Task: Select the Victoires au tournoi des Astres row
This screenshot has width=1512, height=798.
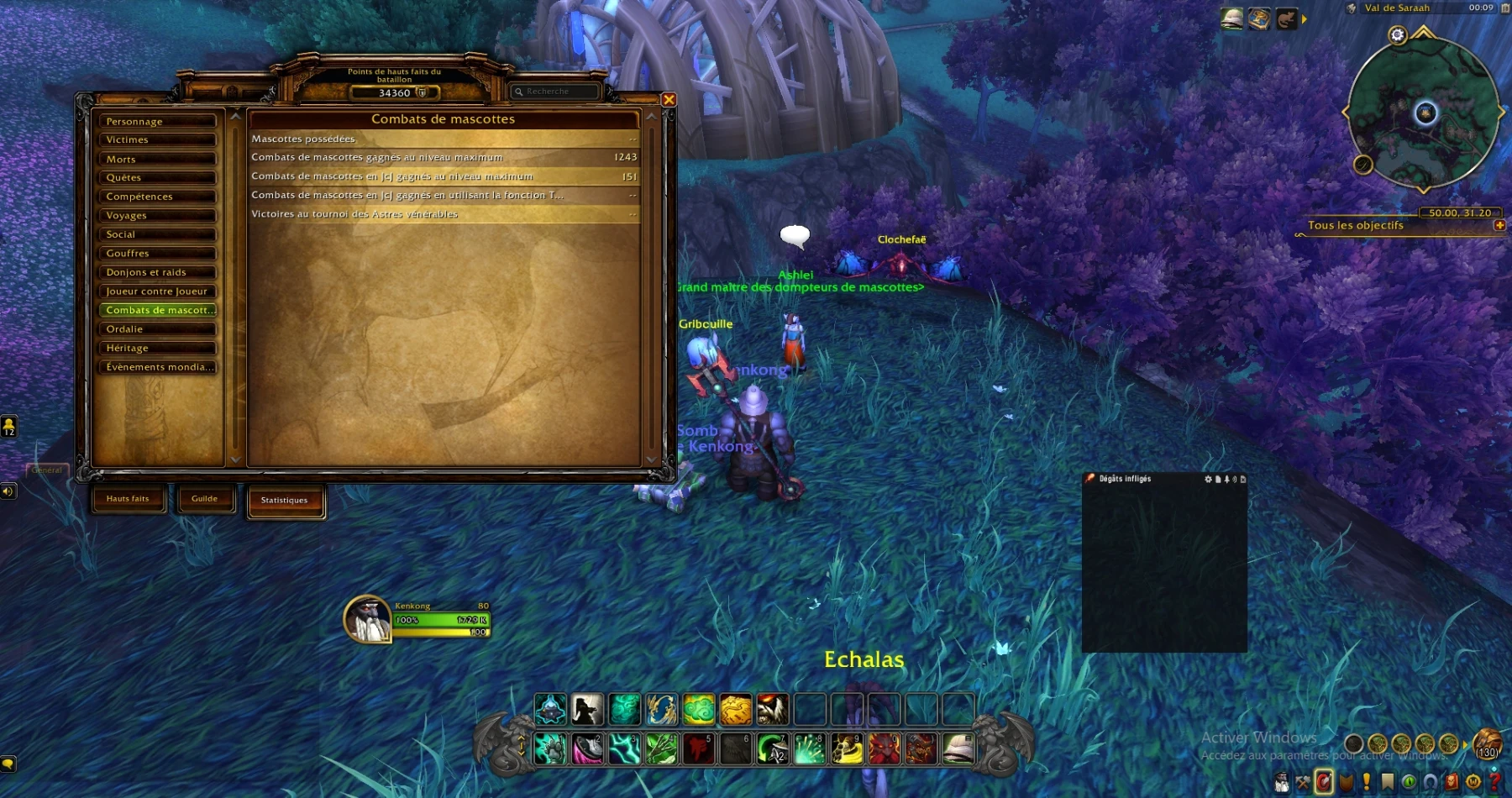Action: (444, 214)
